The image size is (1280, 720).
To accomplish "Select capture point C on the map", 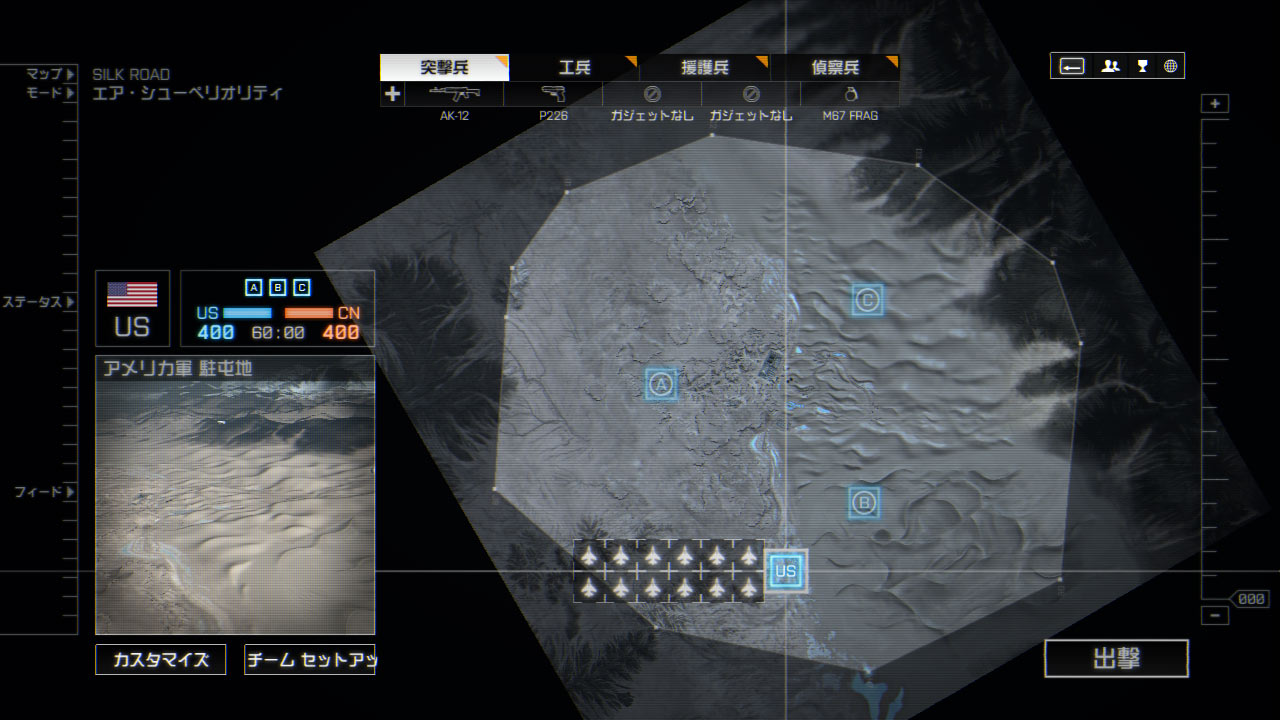I will click(867, 299).
